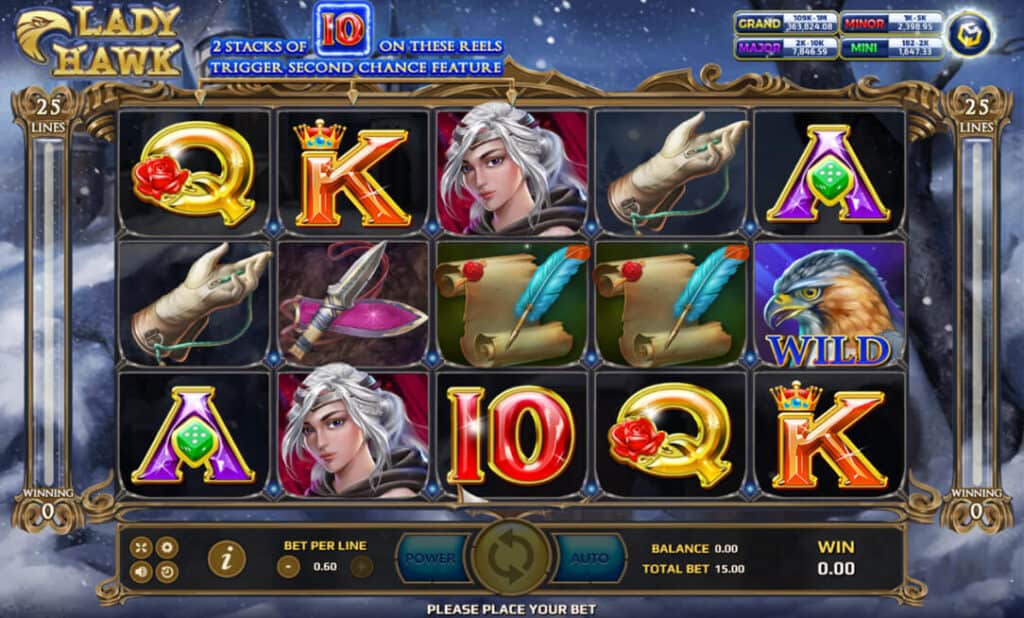The image size is (1024, 618).
Task: Increase bet per line with plus
Action: 361,566
